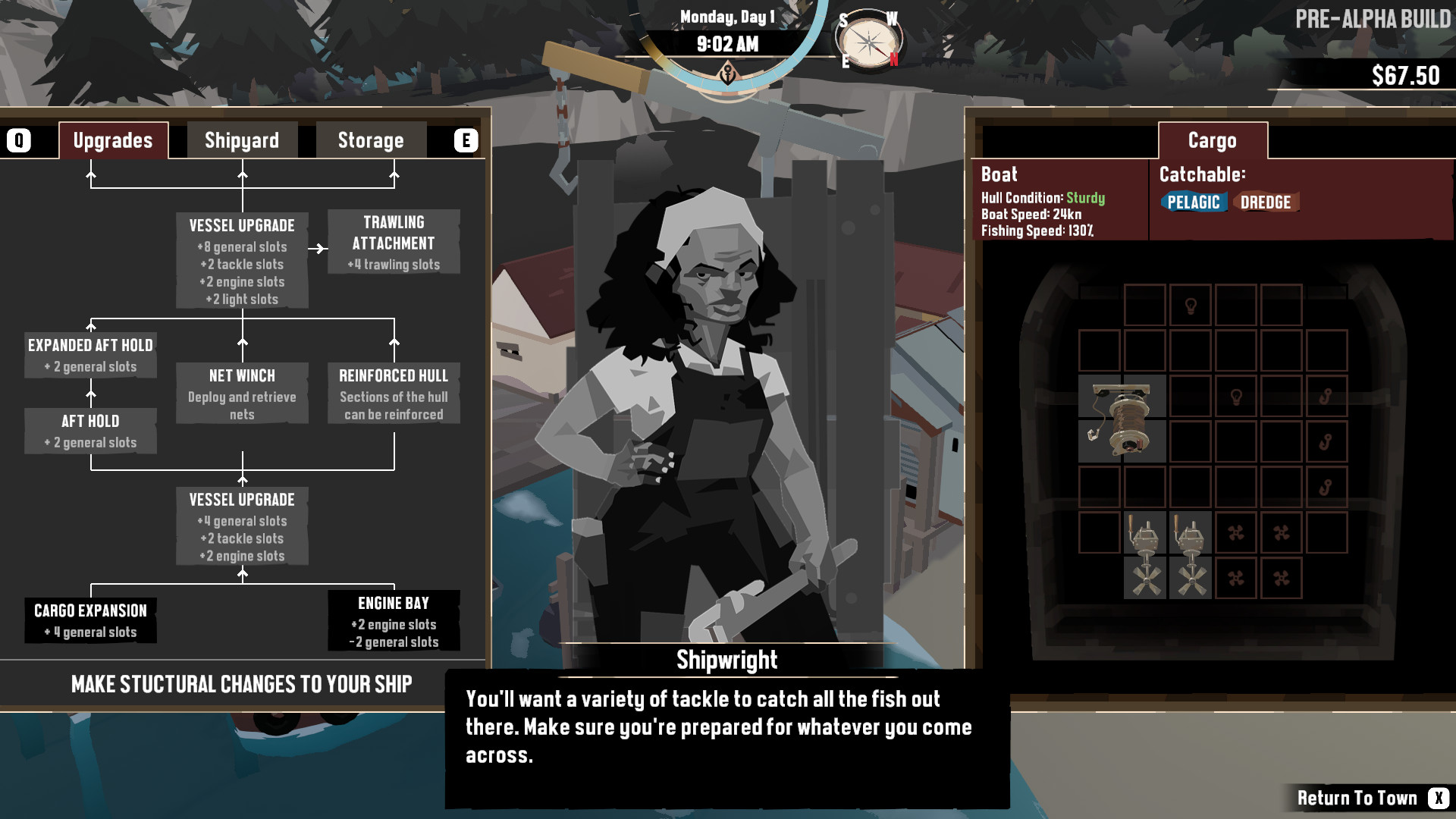Switch to the Upgrades tab
Image resolution: width=1456 pixels, height=819 pixels.
112,140
